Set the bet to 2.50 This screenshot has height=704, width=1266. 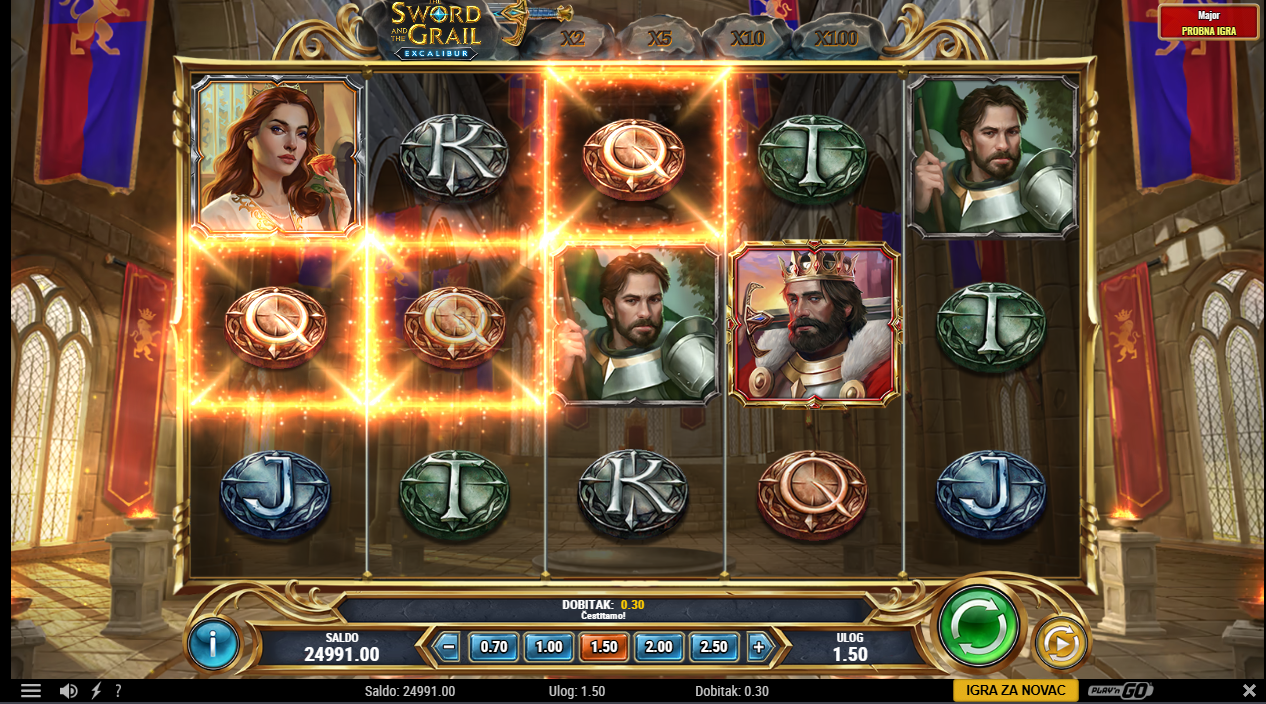coord(714,647)
